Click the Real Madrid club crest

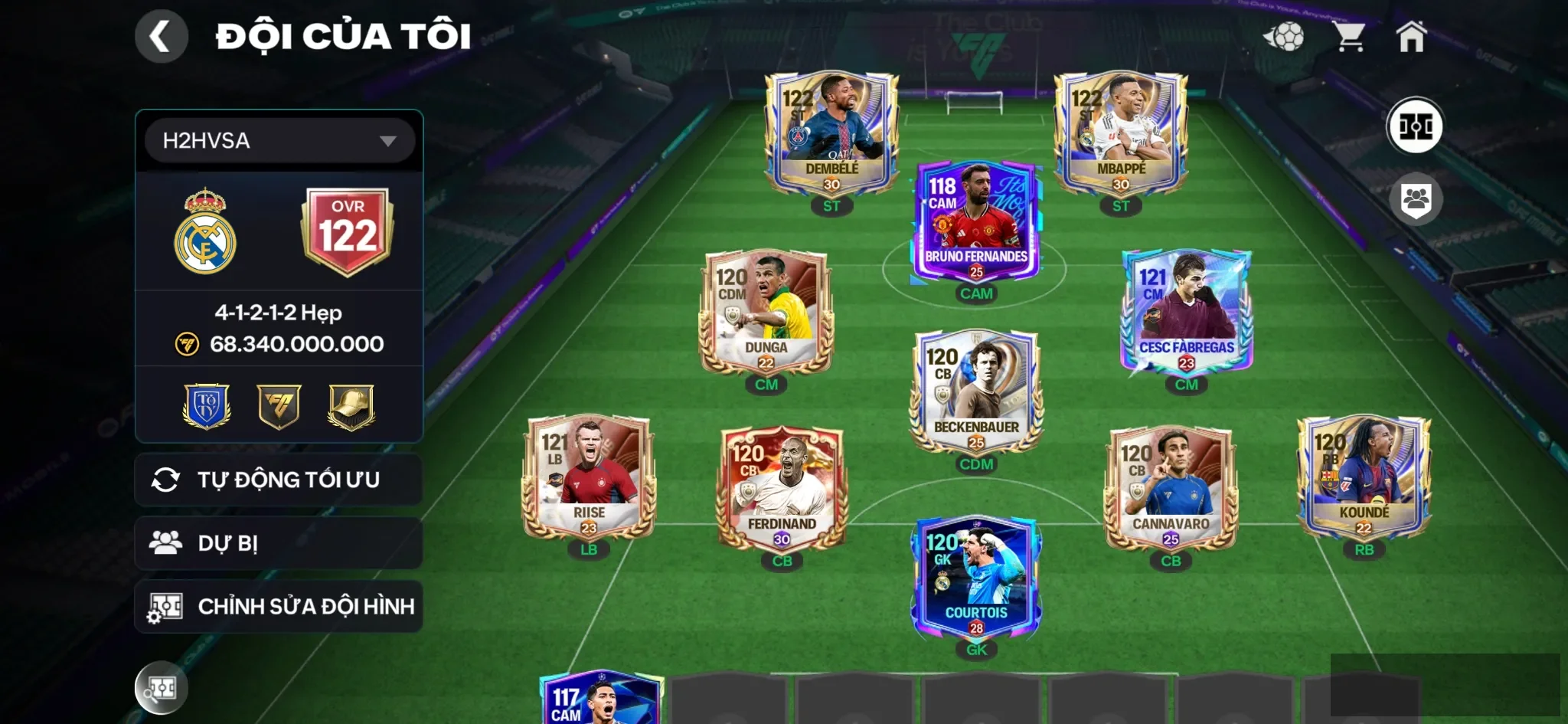click(205, 231)
